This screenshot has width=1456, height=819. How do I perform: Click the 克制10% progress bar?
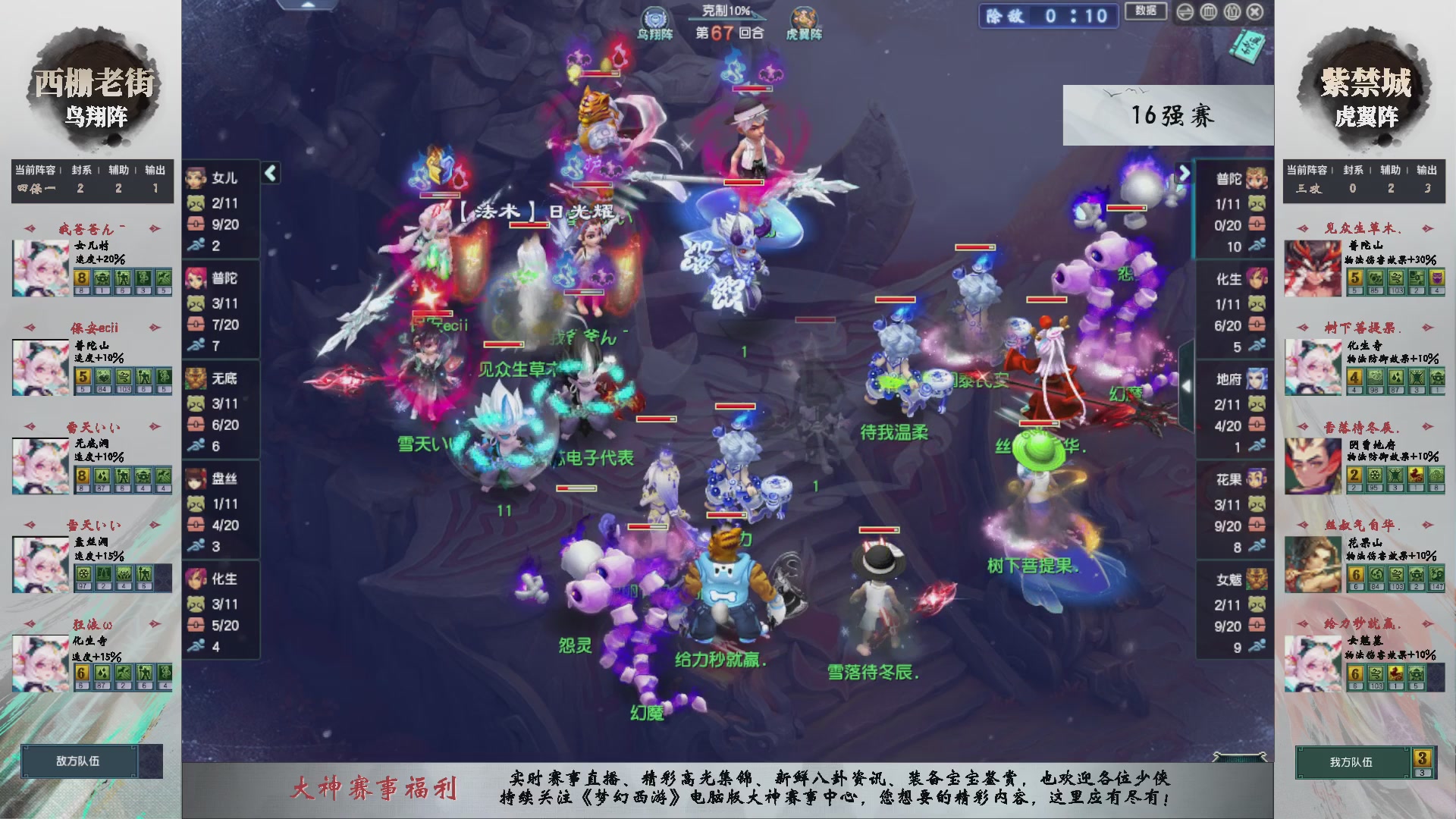click(x=728, y=17)
